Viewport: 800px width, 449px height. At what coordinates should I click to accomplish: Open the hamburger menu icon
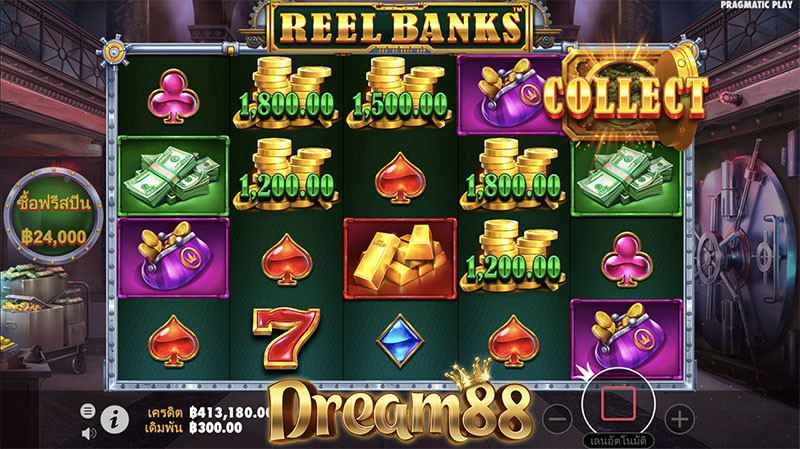87,411
